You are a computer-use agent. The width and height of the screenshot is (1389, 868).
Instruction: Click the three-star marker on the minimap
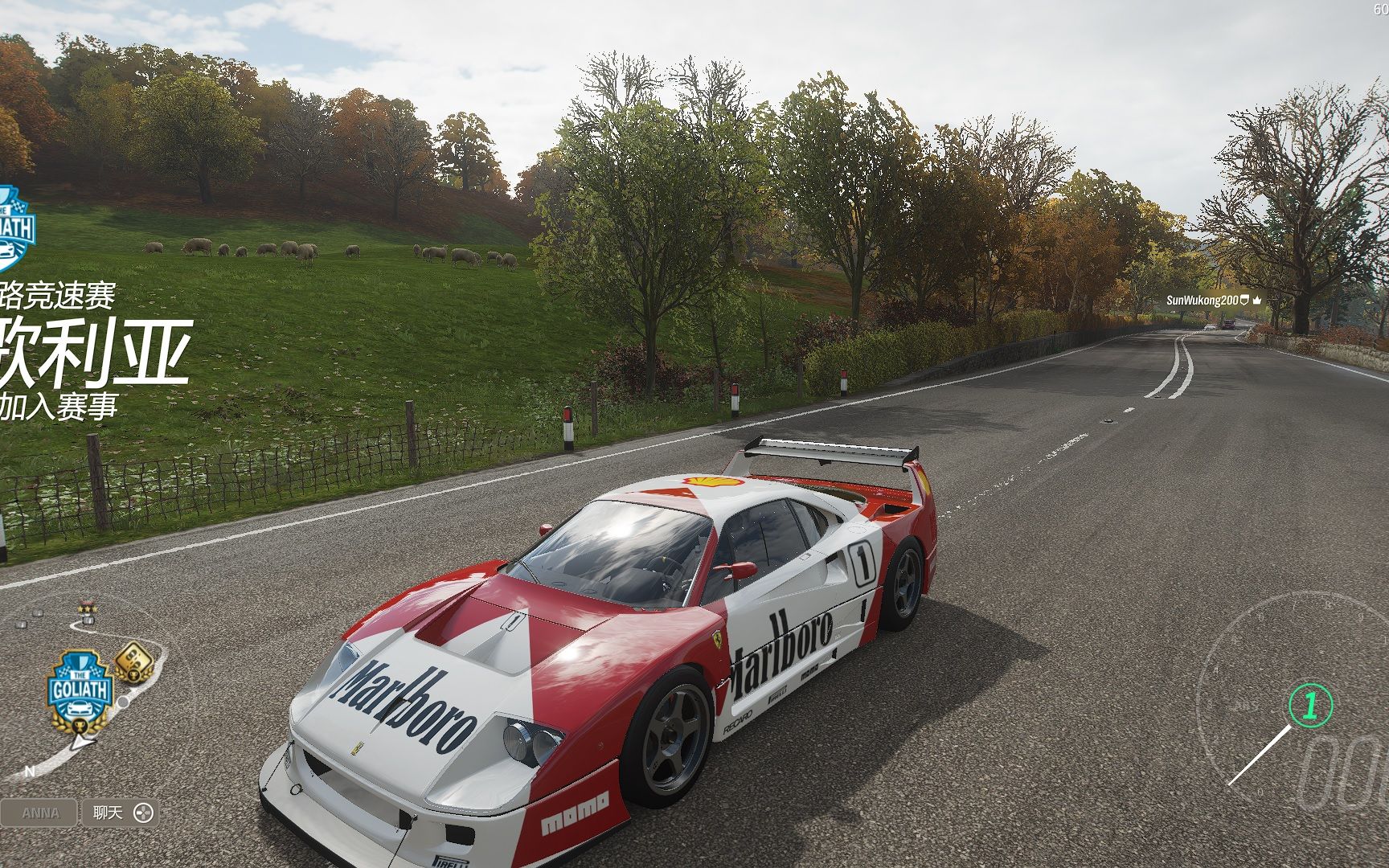(x=87, y=611)
